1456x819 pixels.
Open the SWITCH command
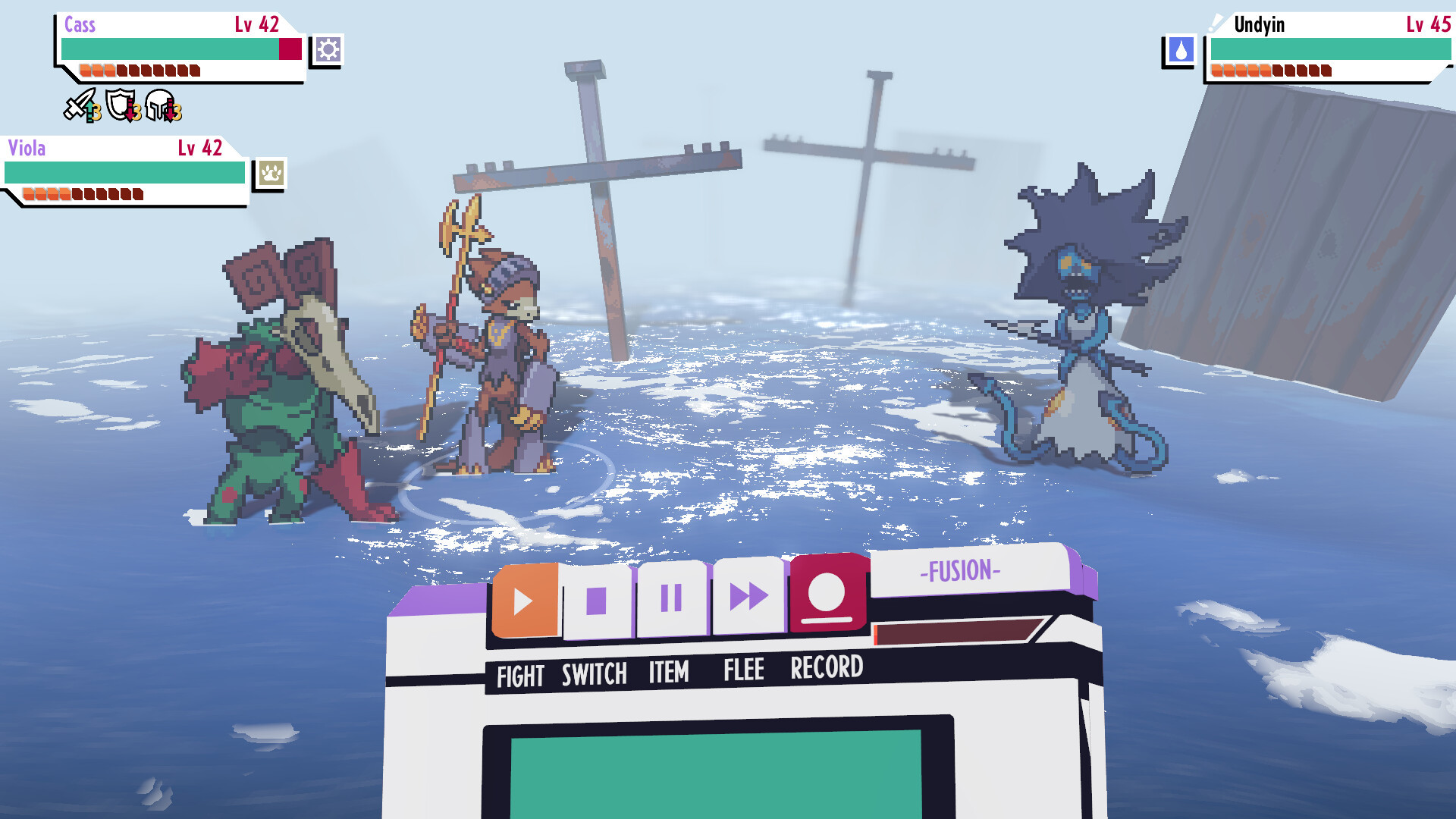coord(594,670)
